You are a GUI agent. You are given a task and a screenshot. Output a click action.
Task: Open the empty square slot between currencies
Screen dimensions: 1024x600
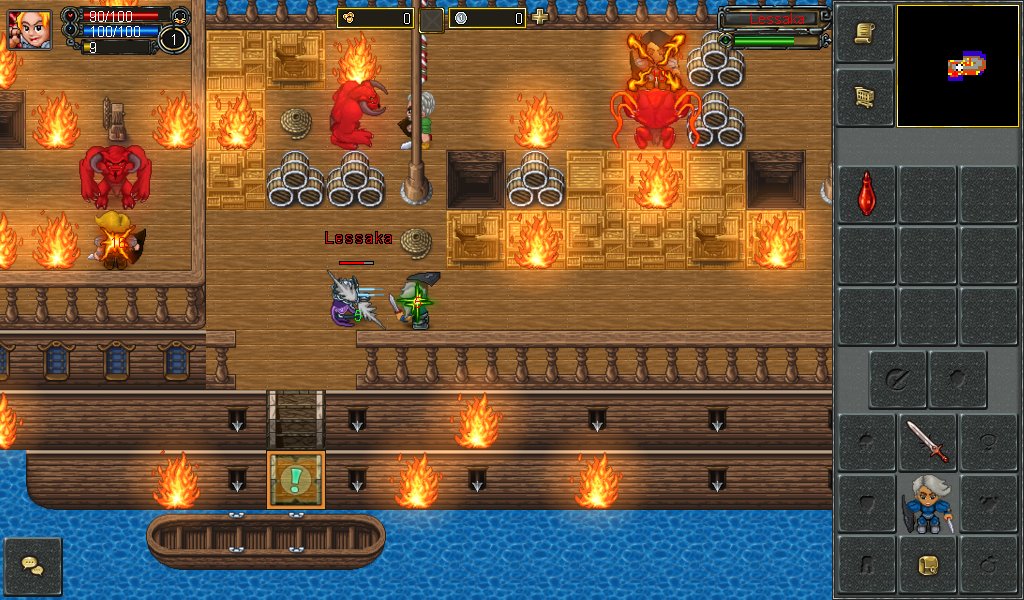[431, 19]
